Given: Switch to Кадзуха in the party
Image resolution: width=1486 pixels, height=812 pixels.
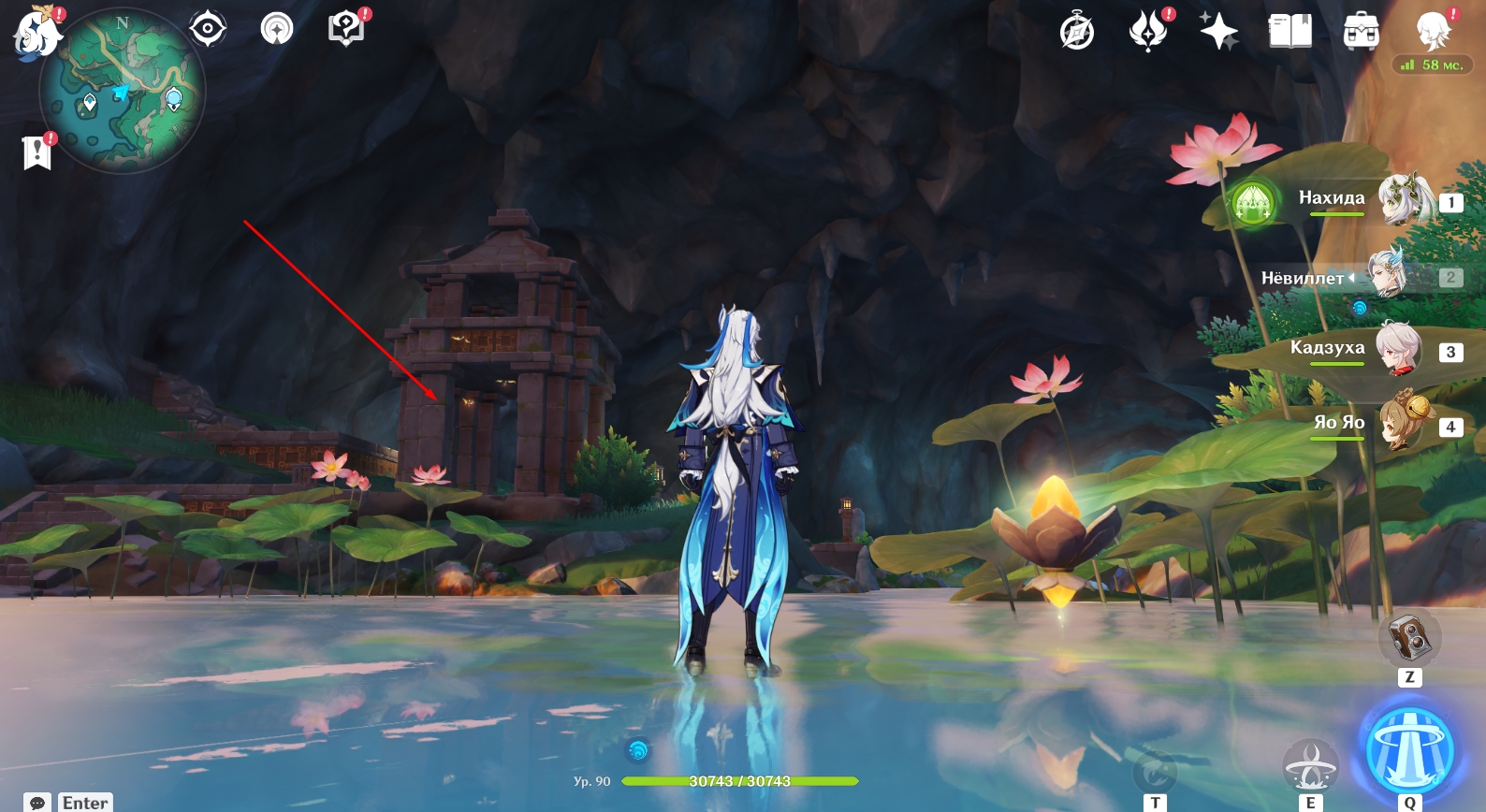Looking at the screenshot, I should tap(1400, 350).
